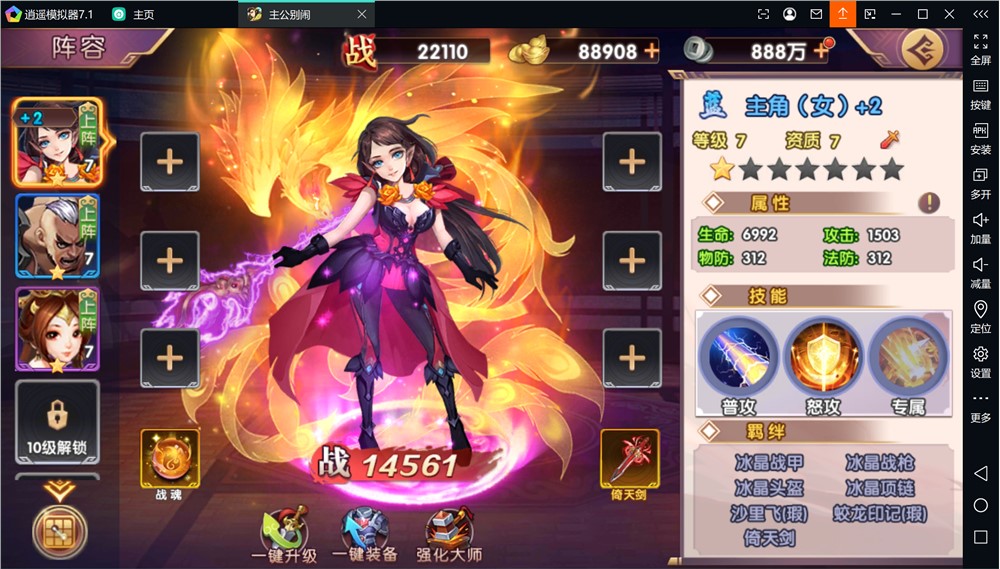Show attribute details via exclamation icon
Viewport: 1000px width, 569px height.
(929, 203)
